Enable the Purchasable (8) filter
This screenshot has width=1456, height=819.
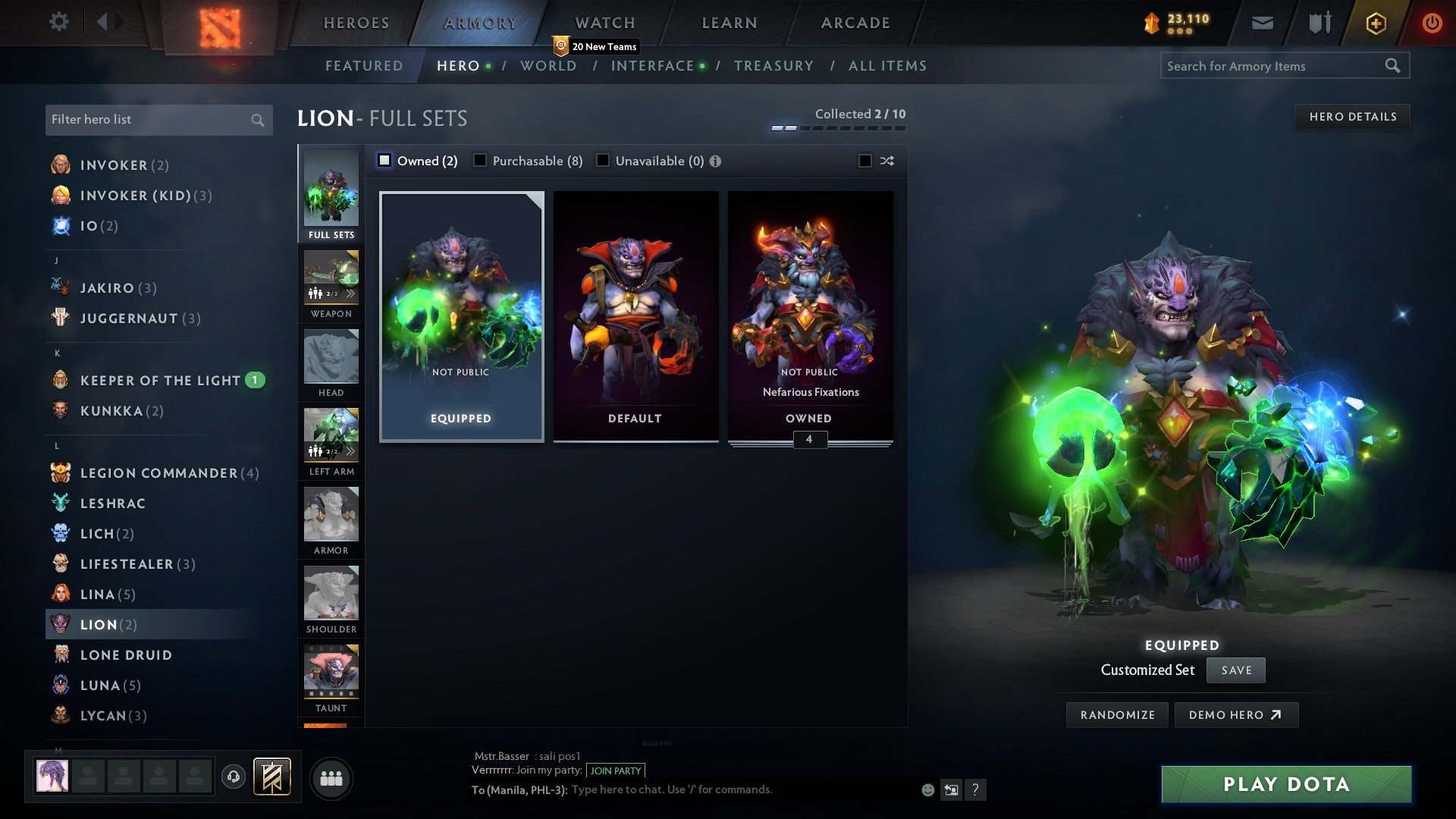click(x=480, y=160)
